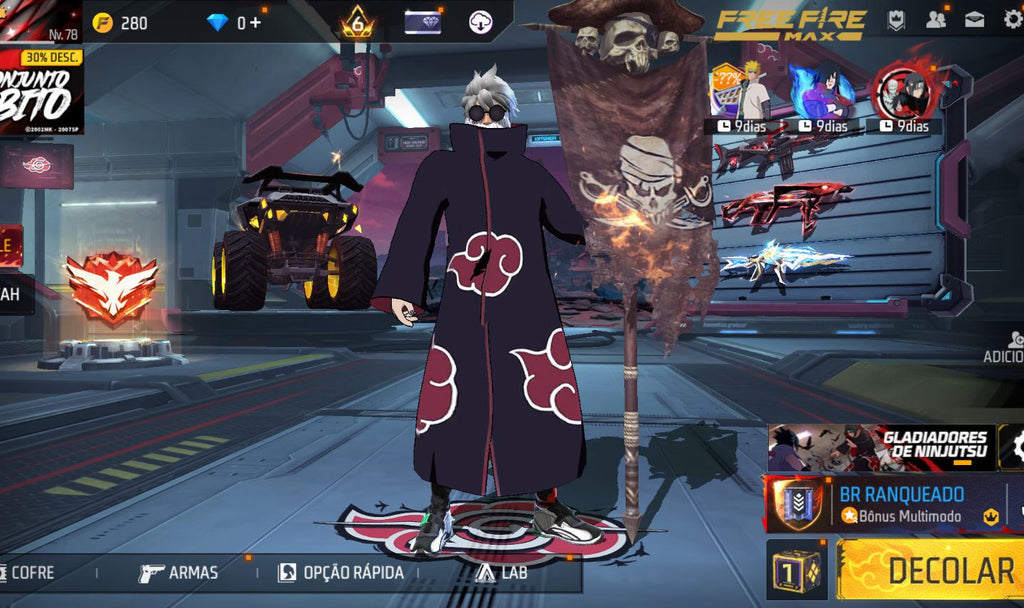Open the Akatsuki red cloud event badge

[37, 165]
